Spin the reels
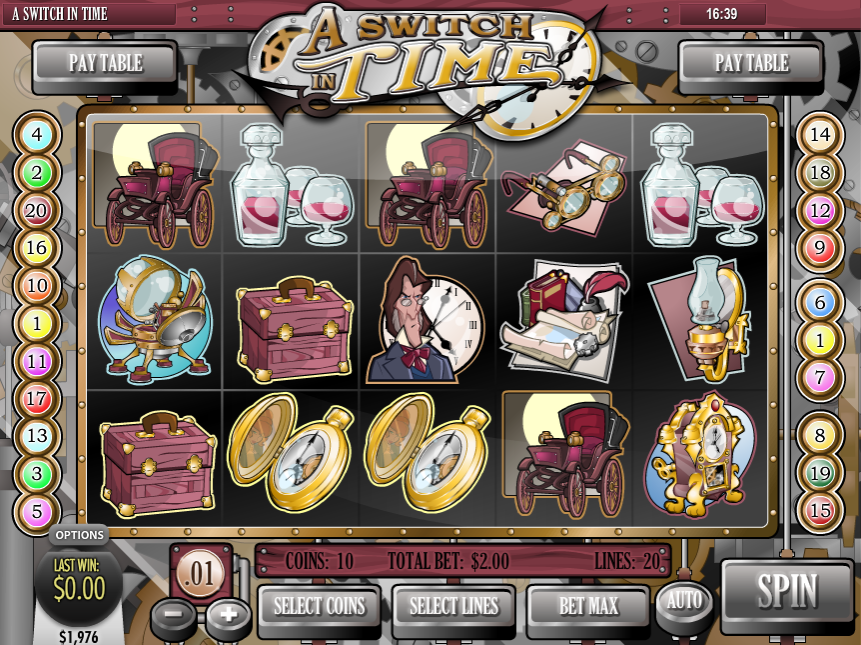Viewport: 861px width, 645px height. [x=787, y=592]
